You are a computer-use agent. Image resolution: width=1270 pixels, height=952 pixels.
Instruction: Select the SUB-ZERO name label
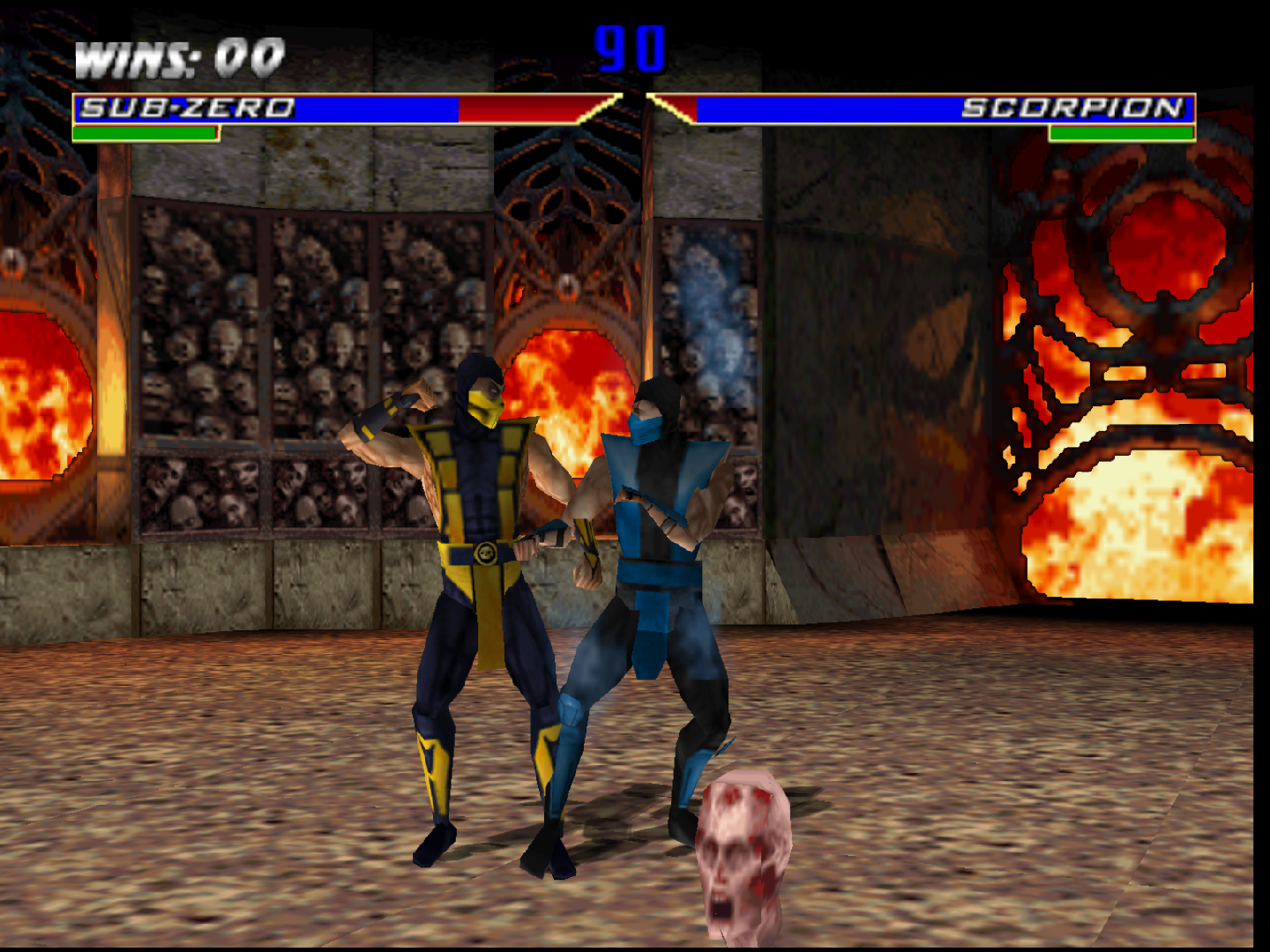(x=187, y=108)
